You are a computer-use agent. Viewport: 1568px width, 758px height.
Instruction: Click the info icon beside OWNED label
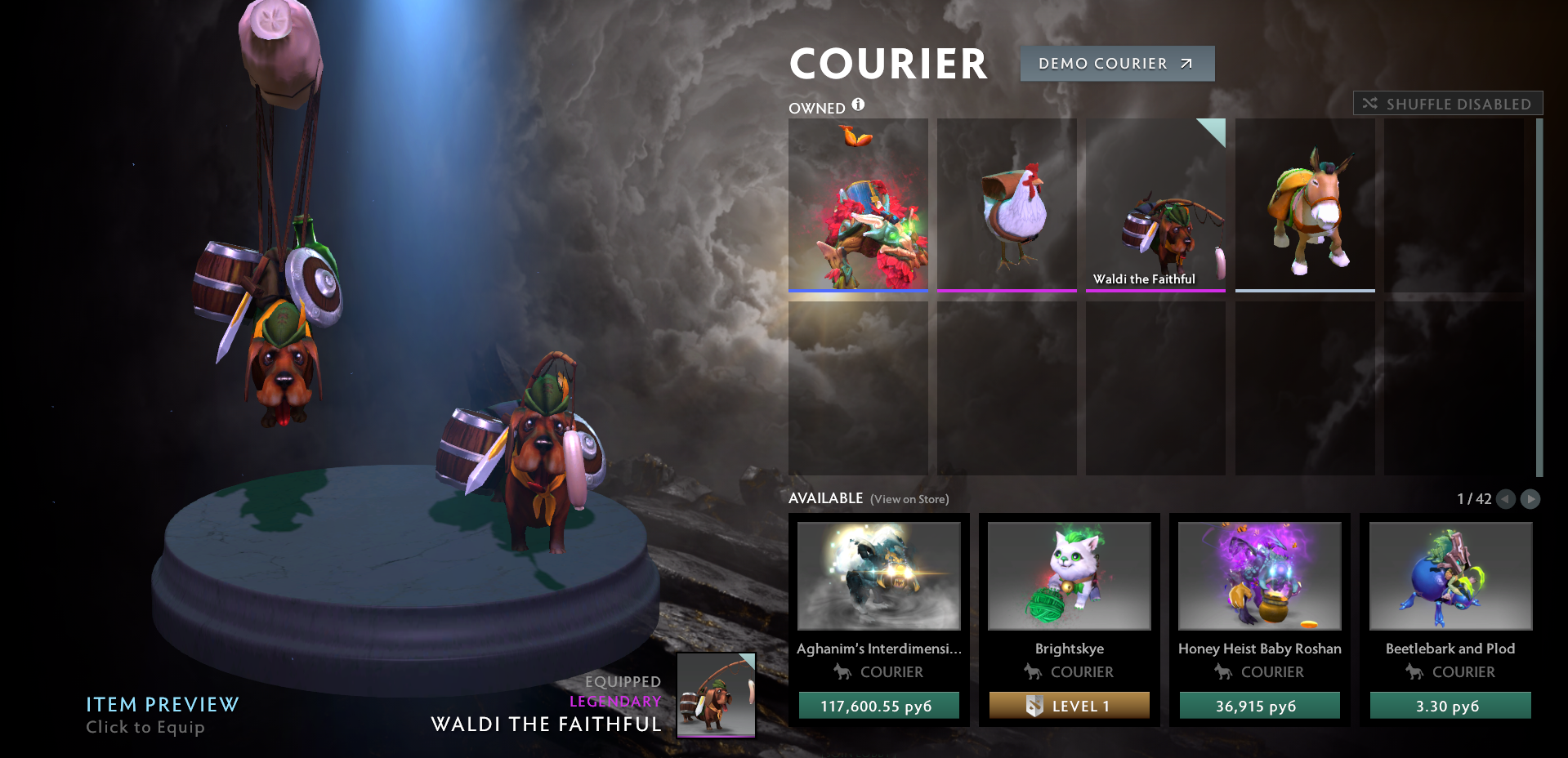tap(856, 105)
